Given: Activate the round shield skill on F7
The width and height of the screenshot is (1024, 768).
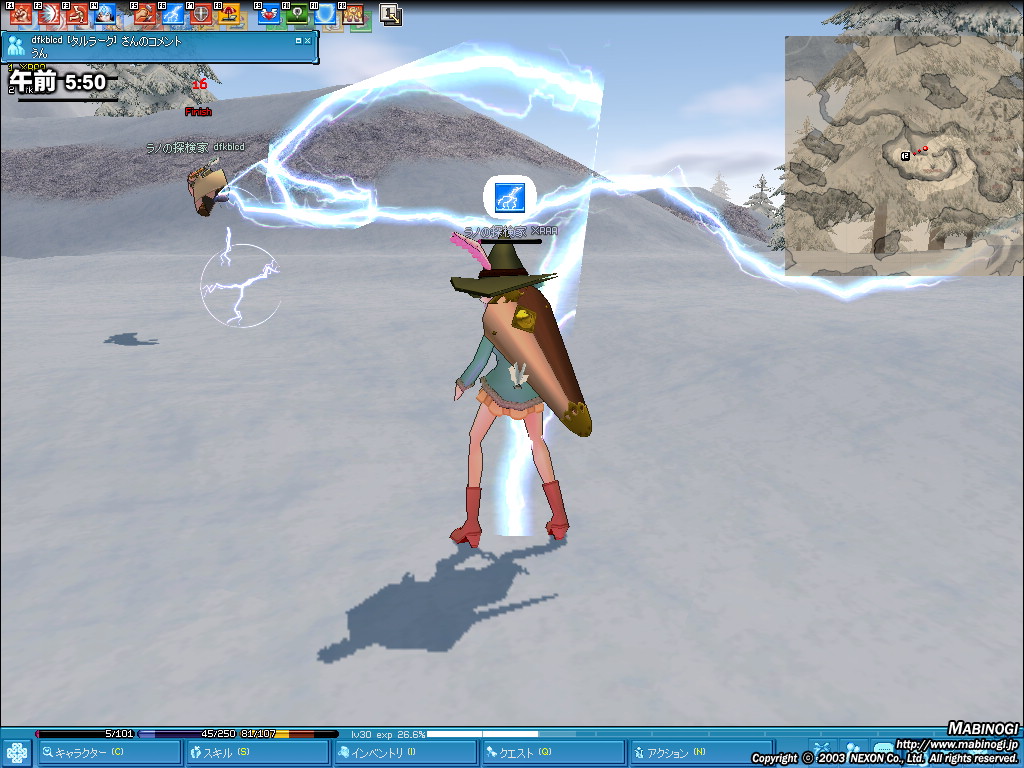Looking at the screenshot, I should 201,14.
